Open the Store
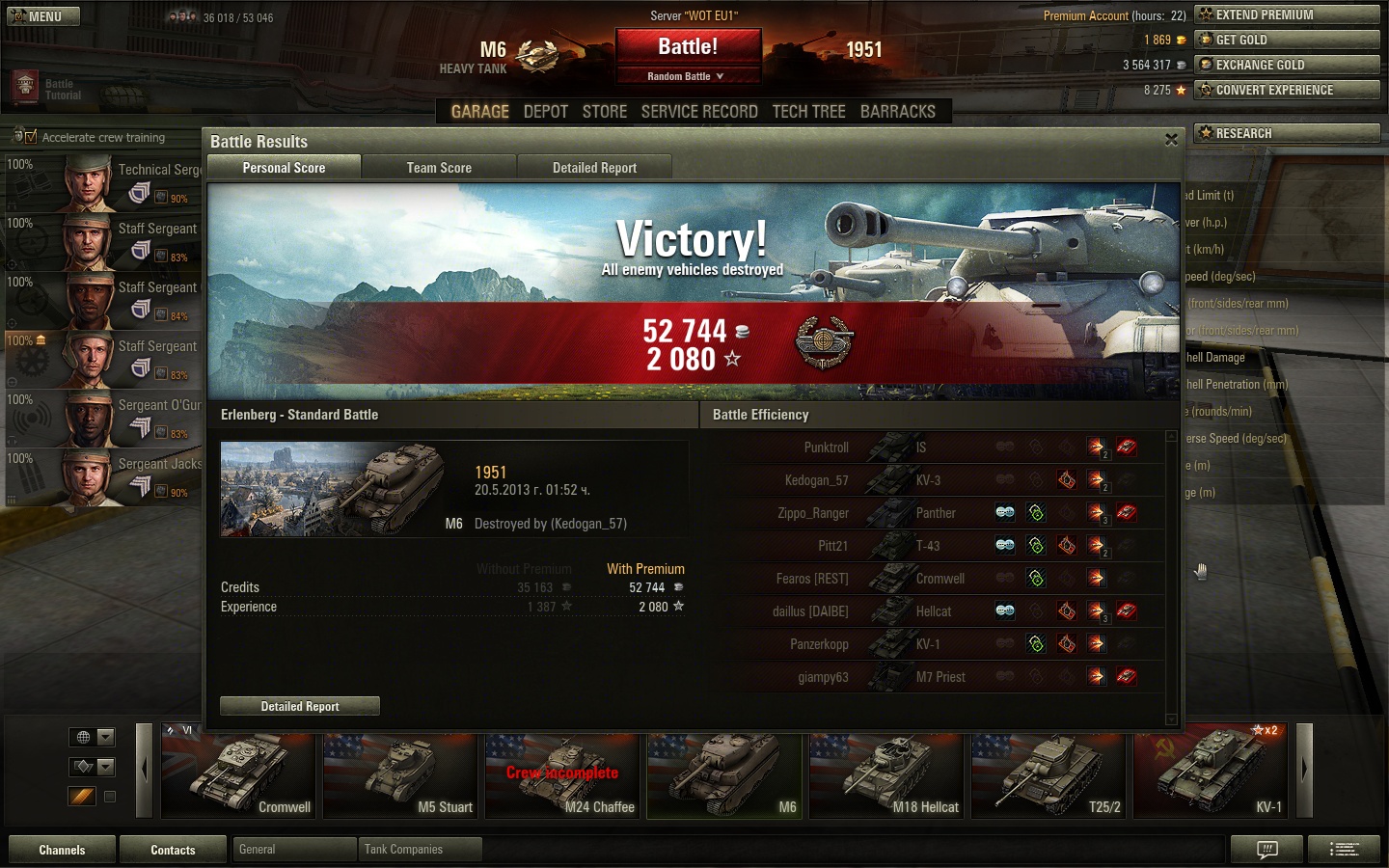 605,112
